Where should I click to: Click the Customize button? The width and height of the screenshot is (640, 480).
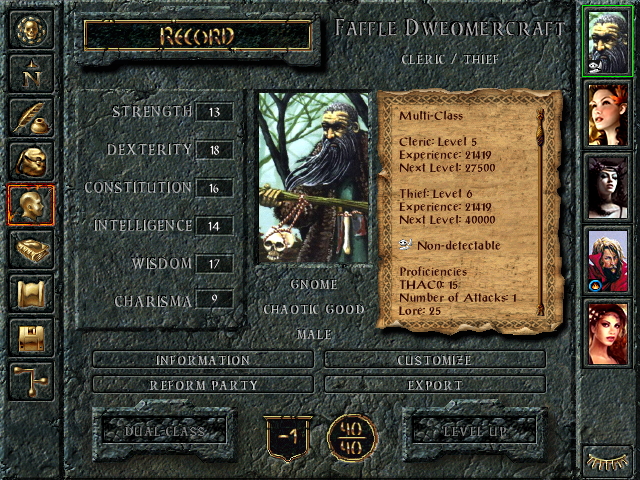click(435, 360)
